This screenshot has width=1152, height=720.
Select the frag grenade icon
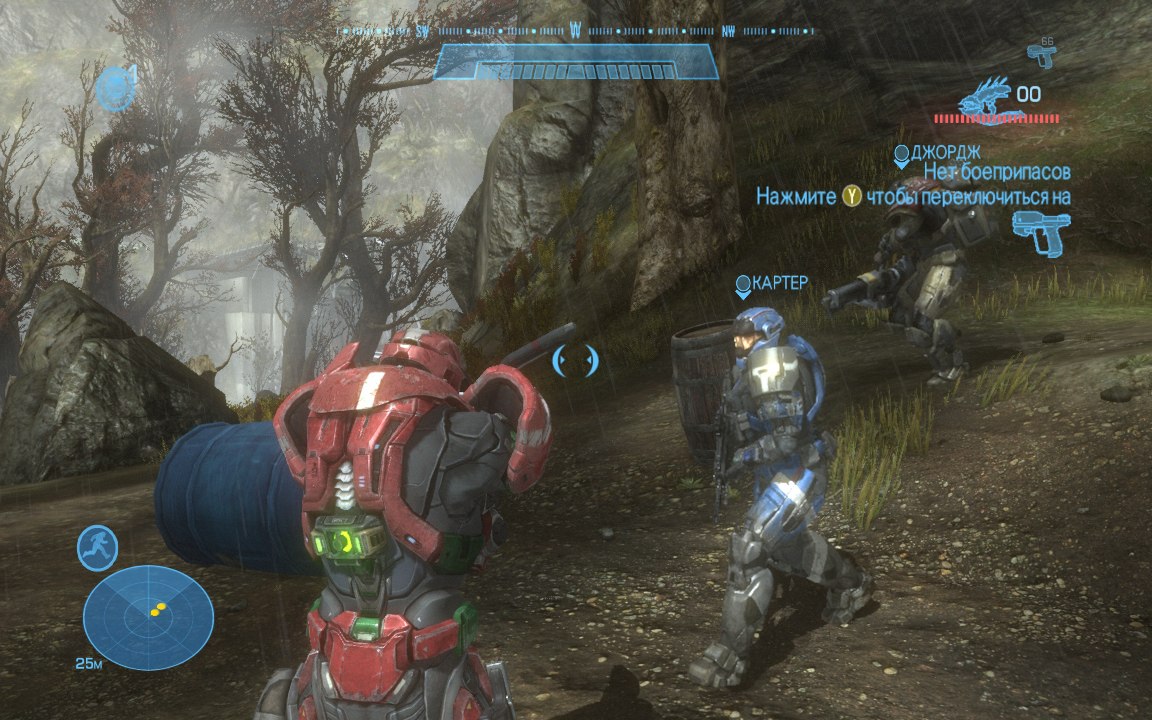click(x=116, y=88)
